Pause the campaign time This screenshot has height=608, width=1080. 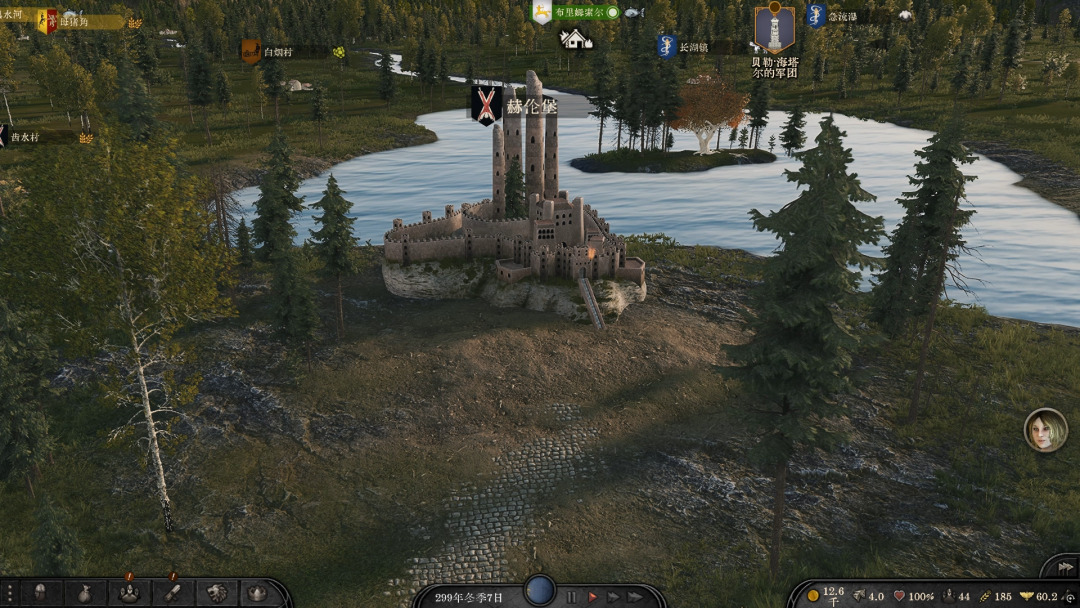pyautogui.click(x=571, y=597)
